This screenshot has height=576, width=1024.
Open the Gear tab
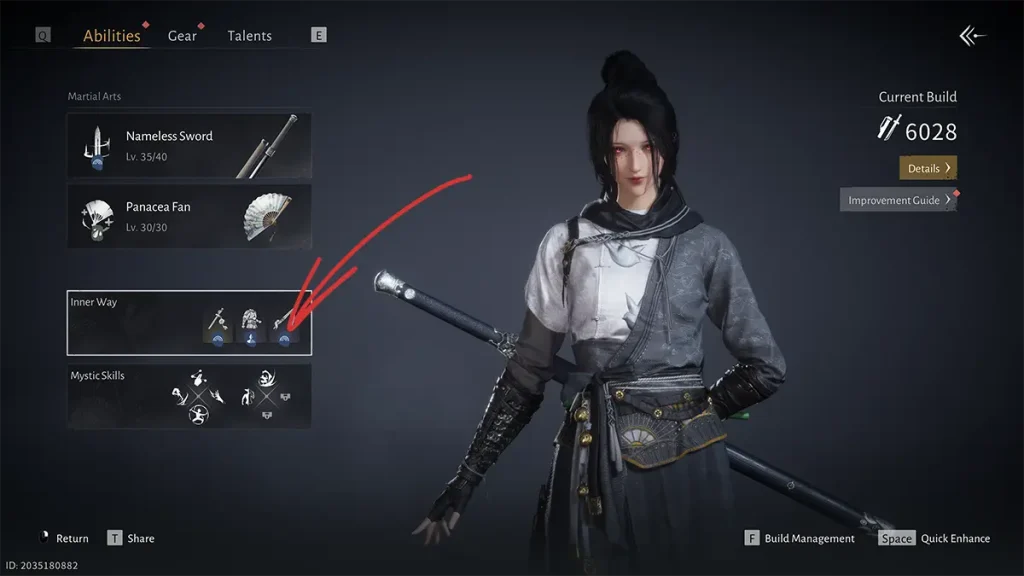point(182,36)
